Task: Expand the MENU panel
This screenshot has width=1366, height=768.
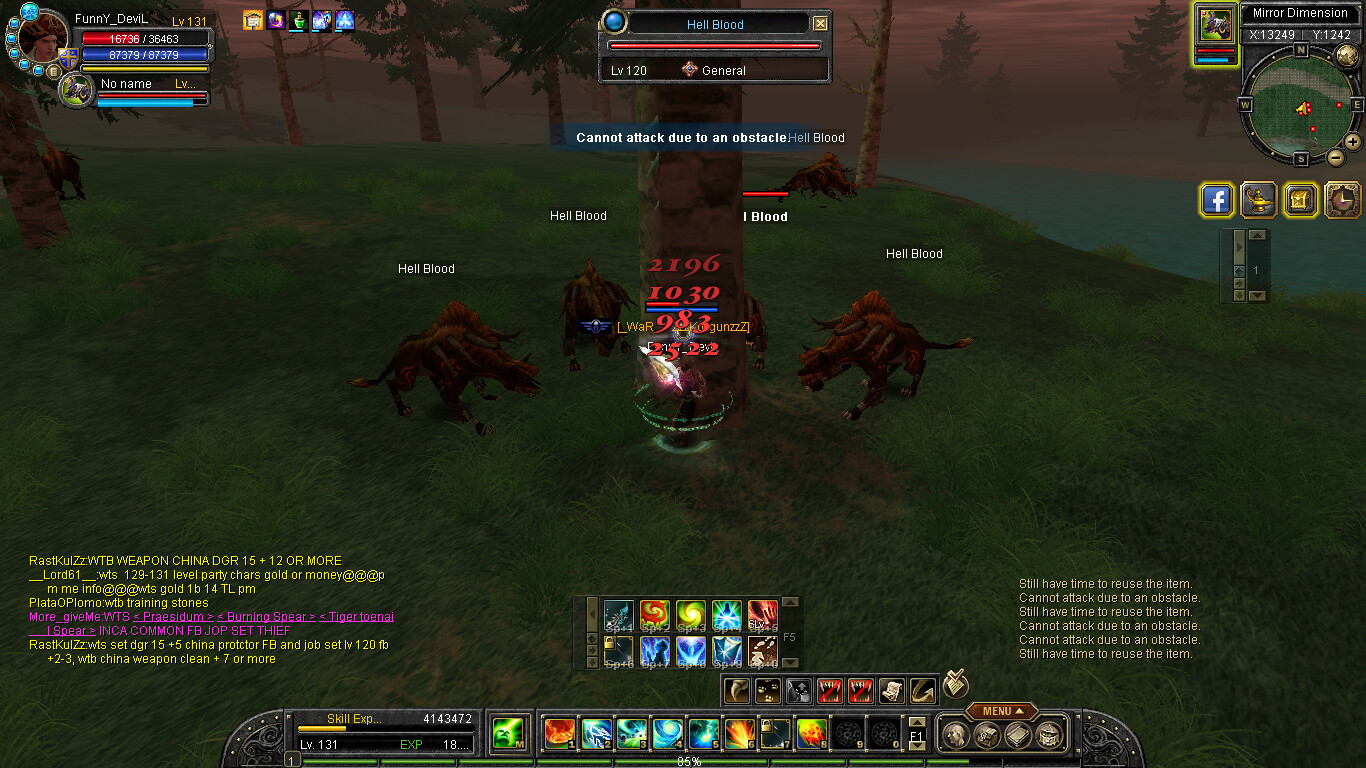Action: [1002, 711]
